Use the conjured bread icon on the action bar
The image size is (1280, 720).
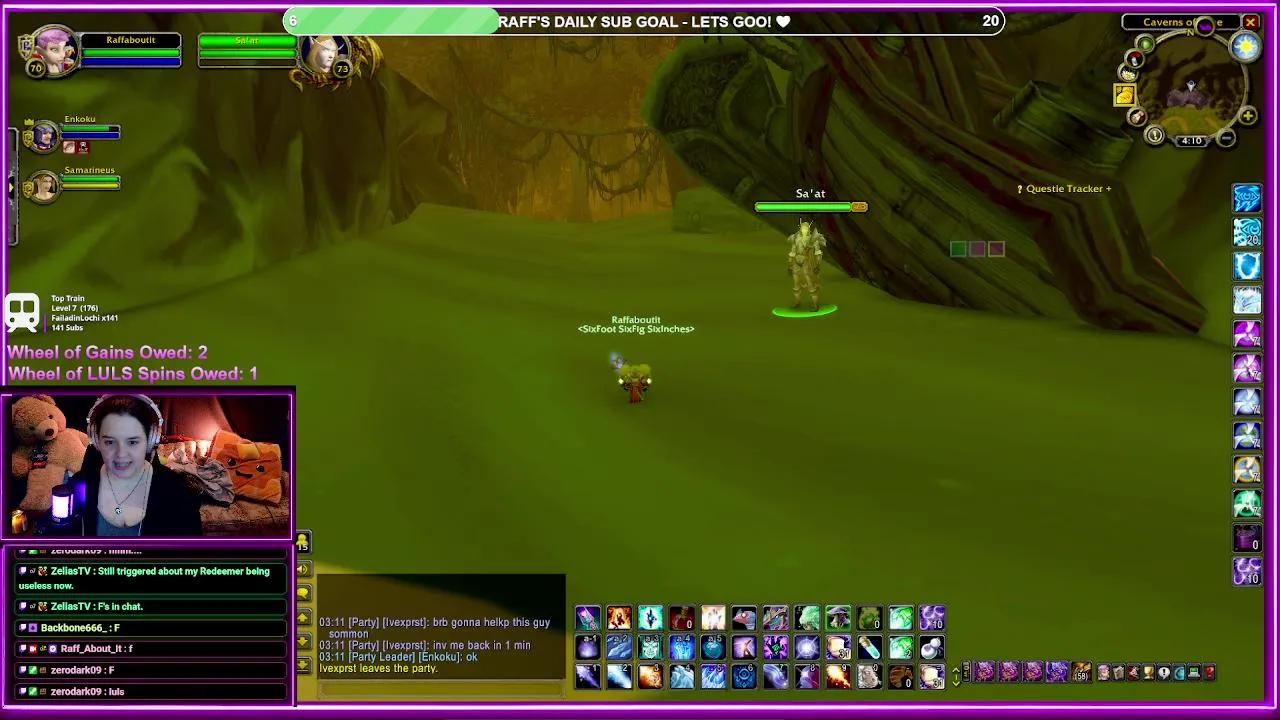838,649
